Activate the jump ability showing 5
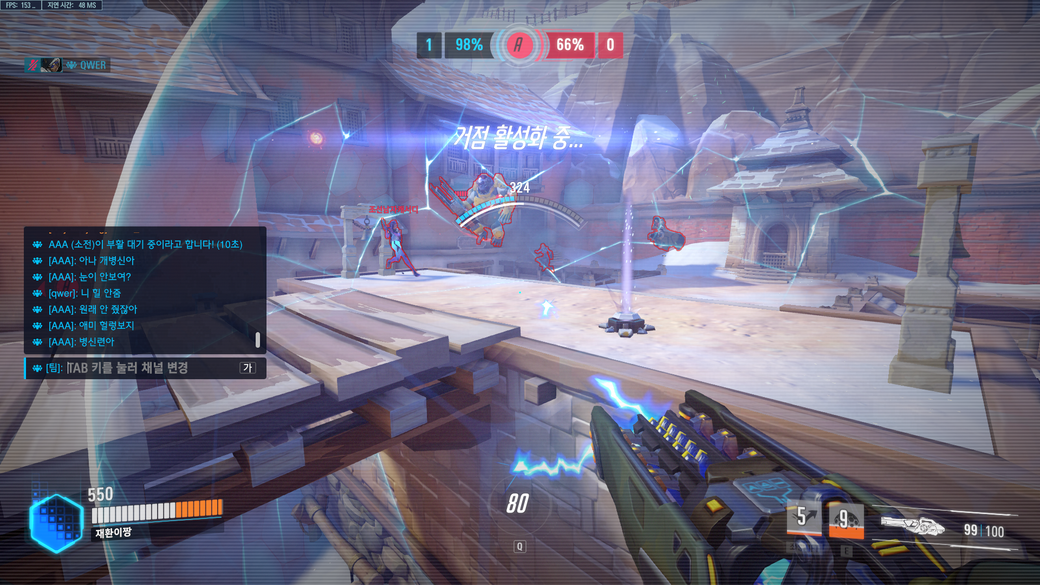Image resolution: width=1040 pixels, height=585 pixels. tap(802, 519)
